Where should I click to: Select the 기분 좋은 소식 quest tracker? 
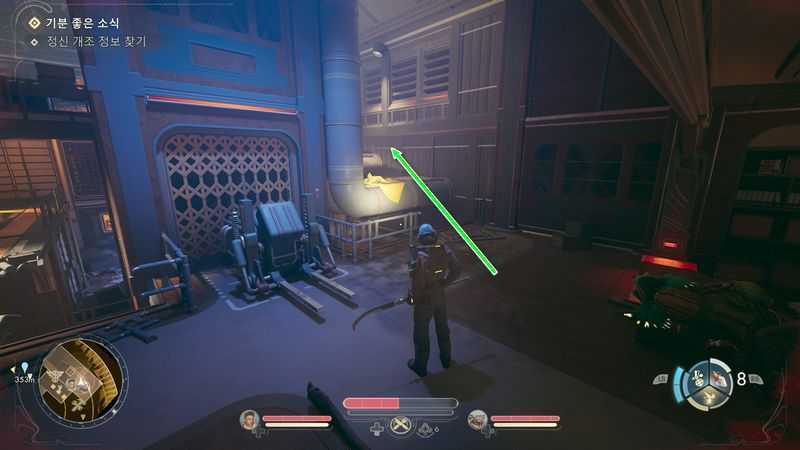[x=84, y=22]
